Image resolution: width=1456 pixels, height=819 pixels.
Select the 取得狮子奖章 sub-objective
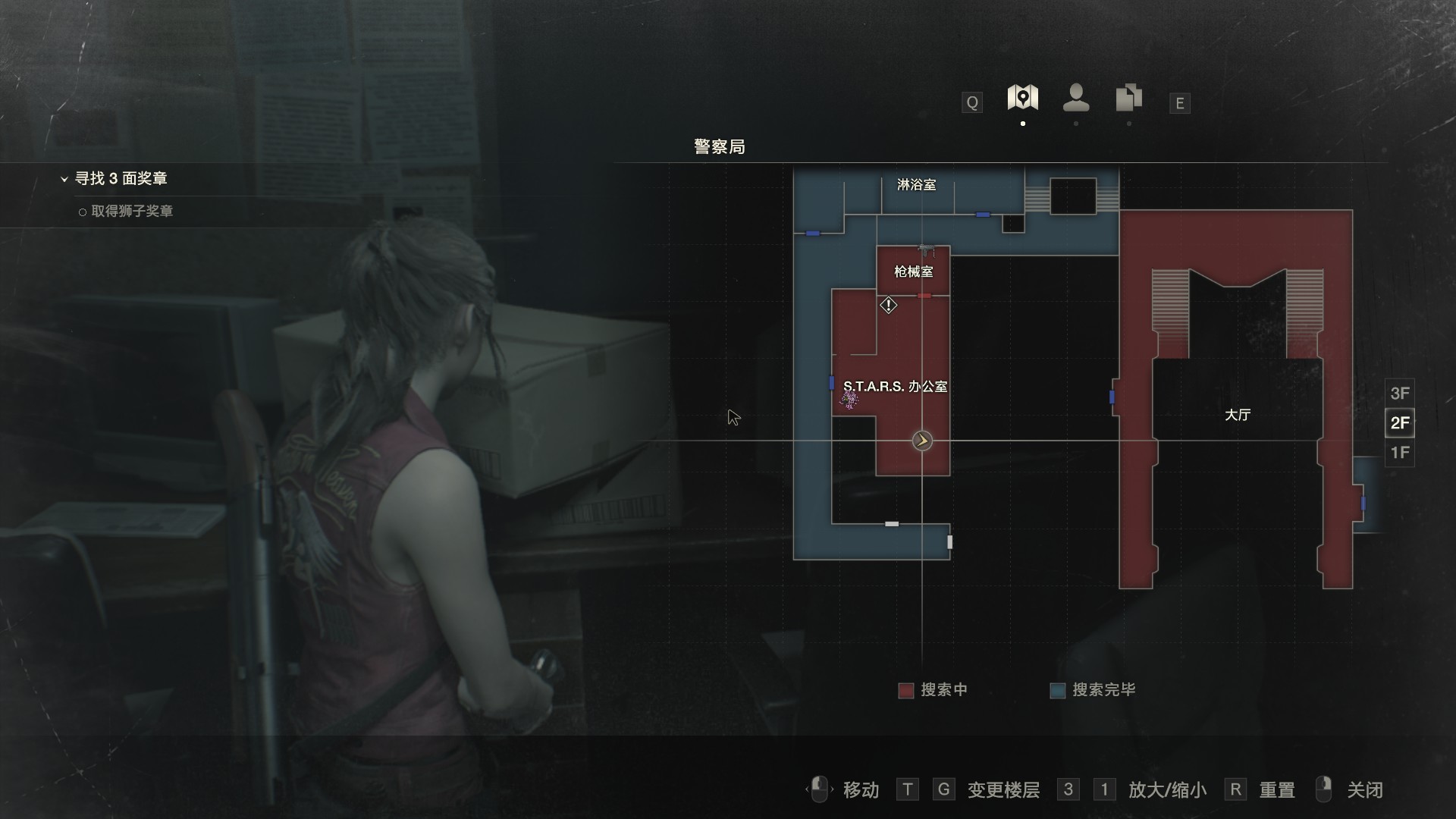[x=131, y=212]
